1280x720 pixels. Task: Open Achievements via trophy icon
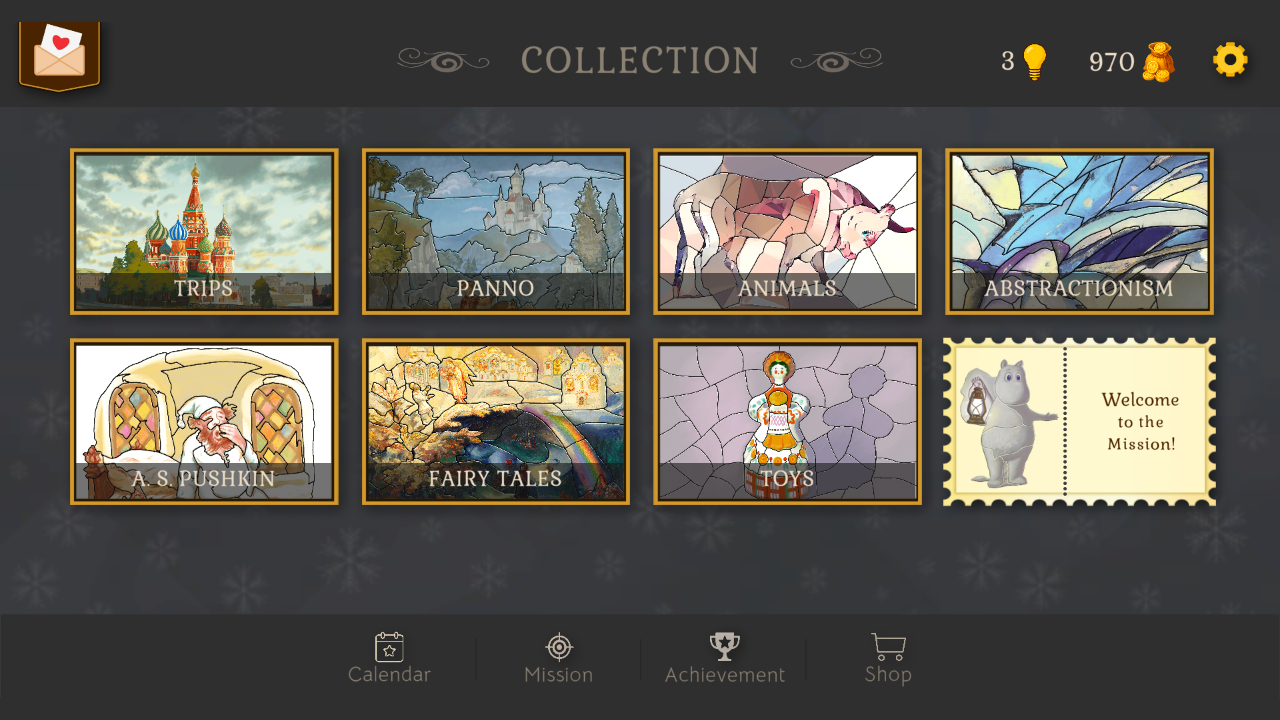tap(724, 644)
